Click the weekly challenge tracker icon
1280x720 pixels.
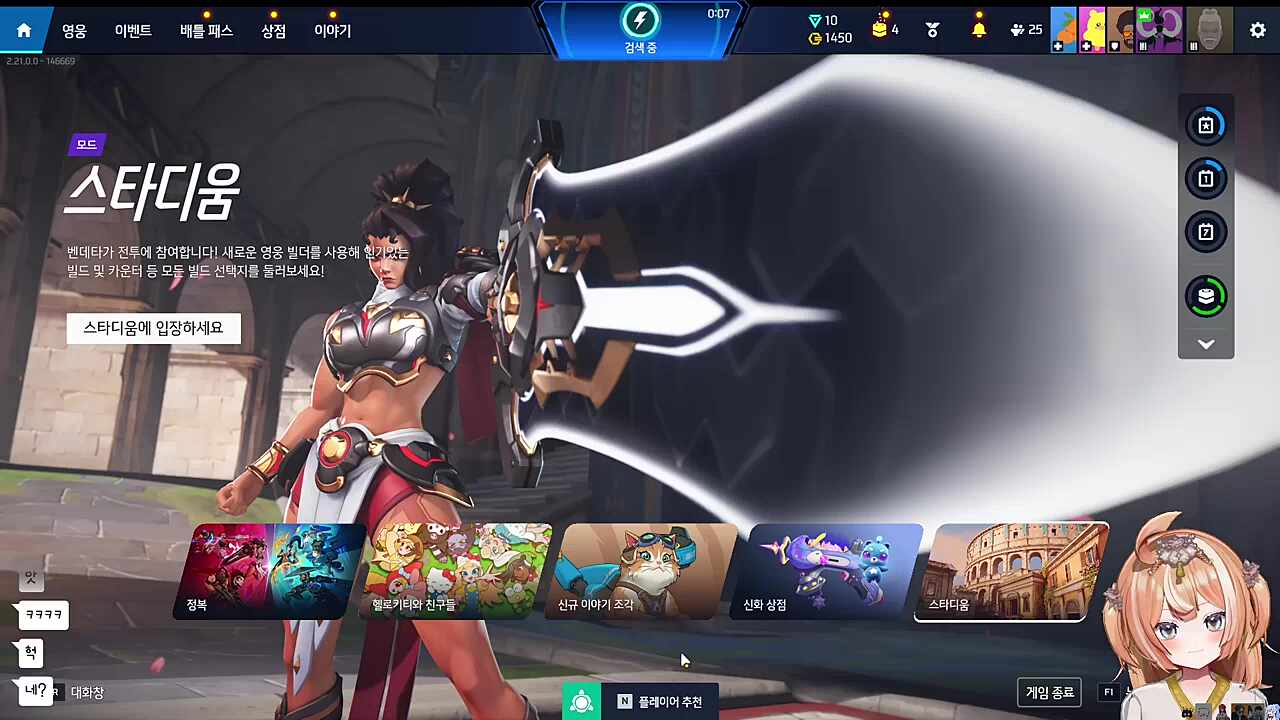point(1206,232)
